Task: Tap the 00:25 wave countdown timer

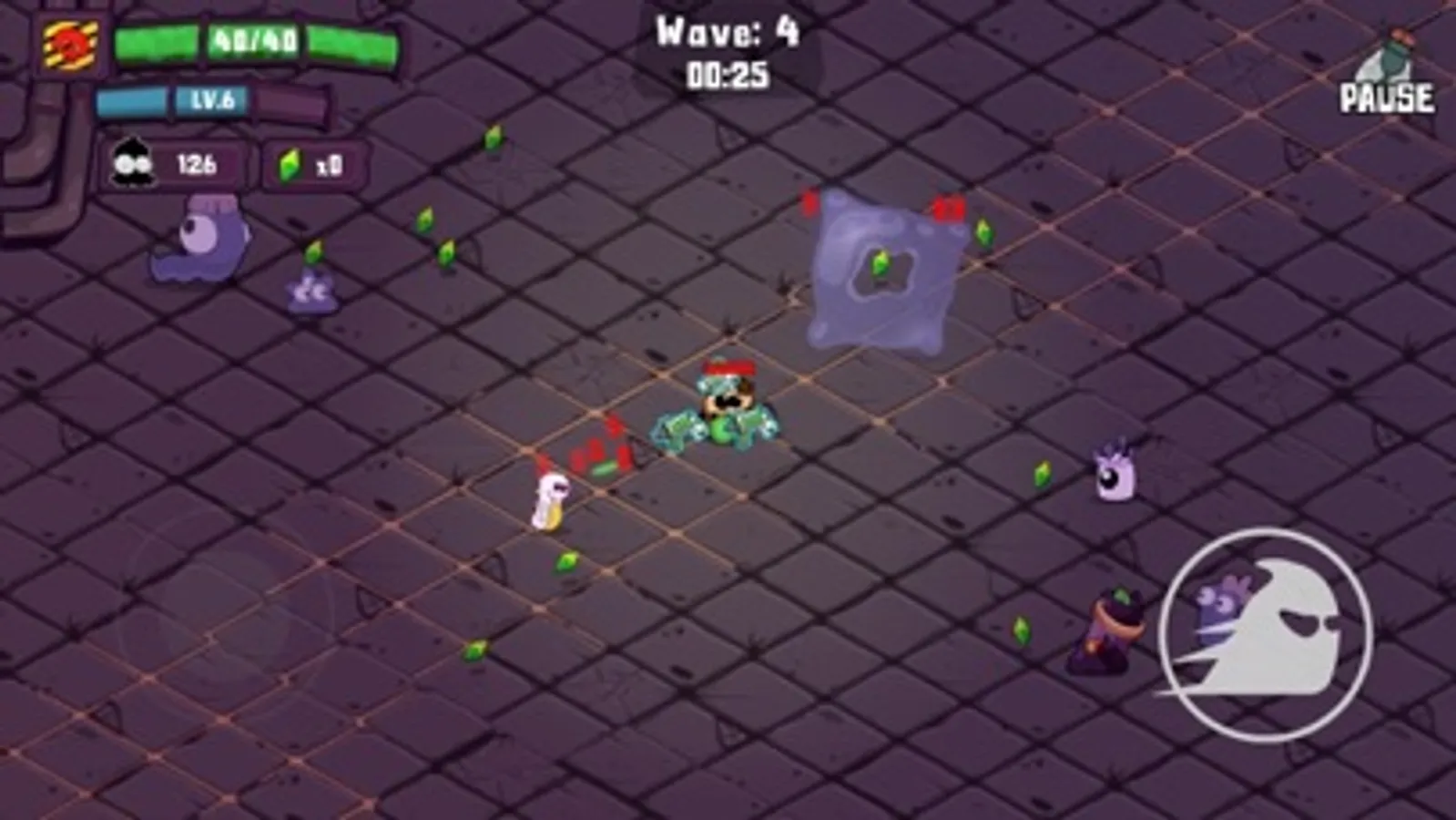Action: point(726,77)
